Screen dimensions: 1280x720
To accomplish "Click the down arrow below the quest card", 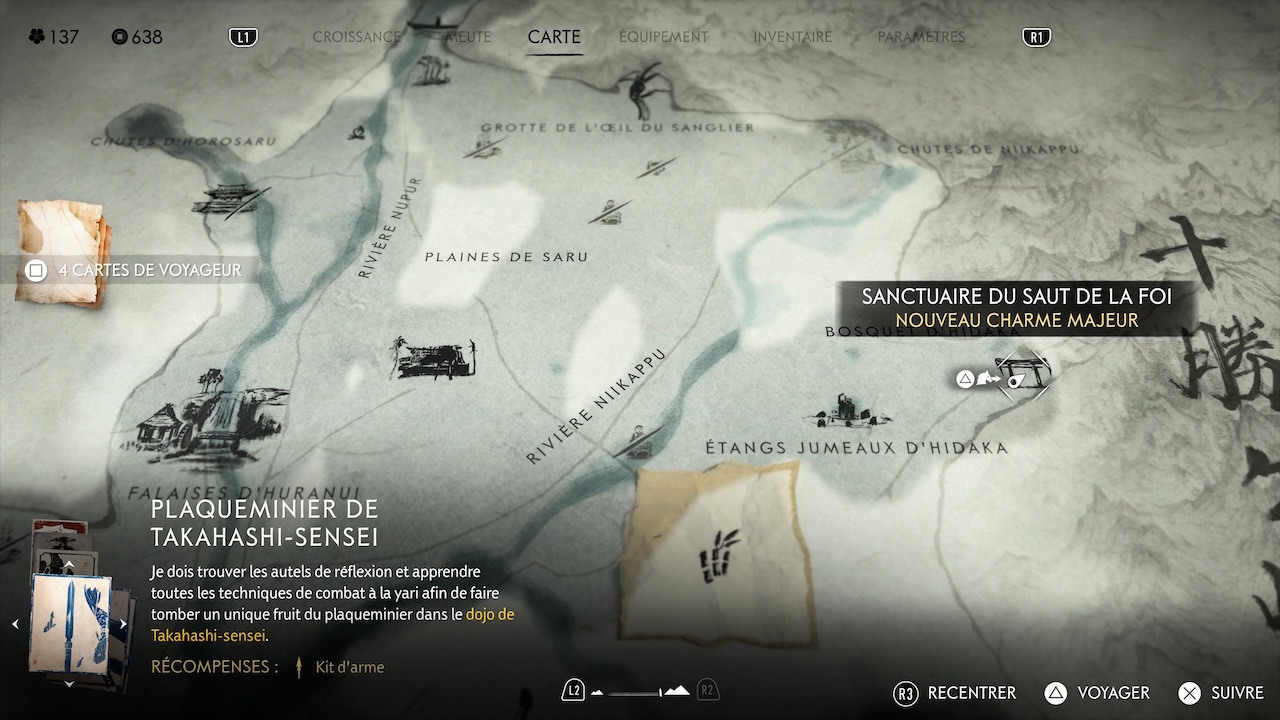I will coord(69,683).
